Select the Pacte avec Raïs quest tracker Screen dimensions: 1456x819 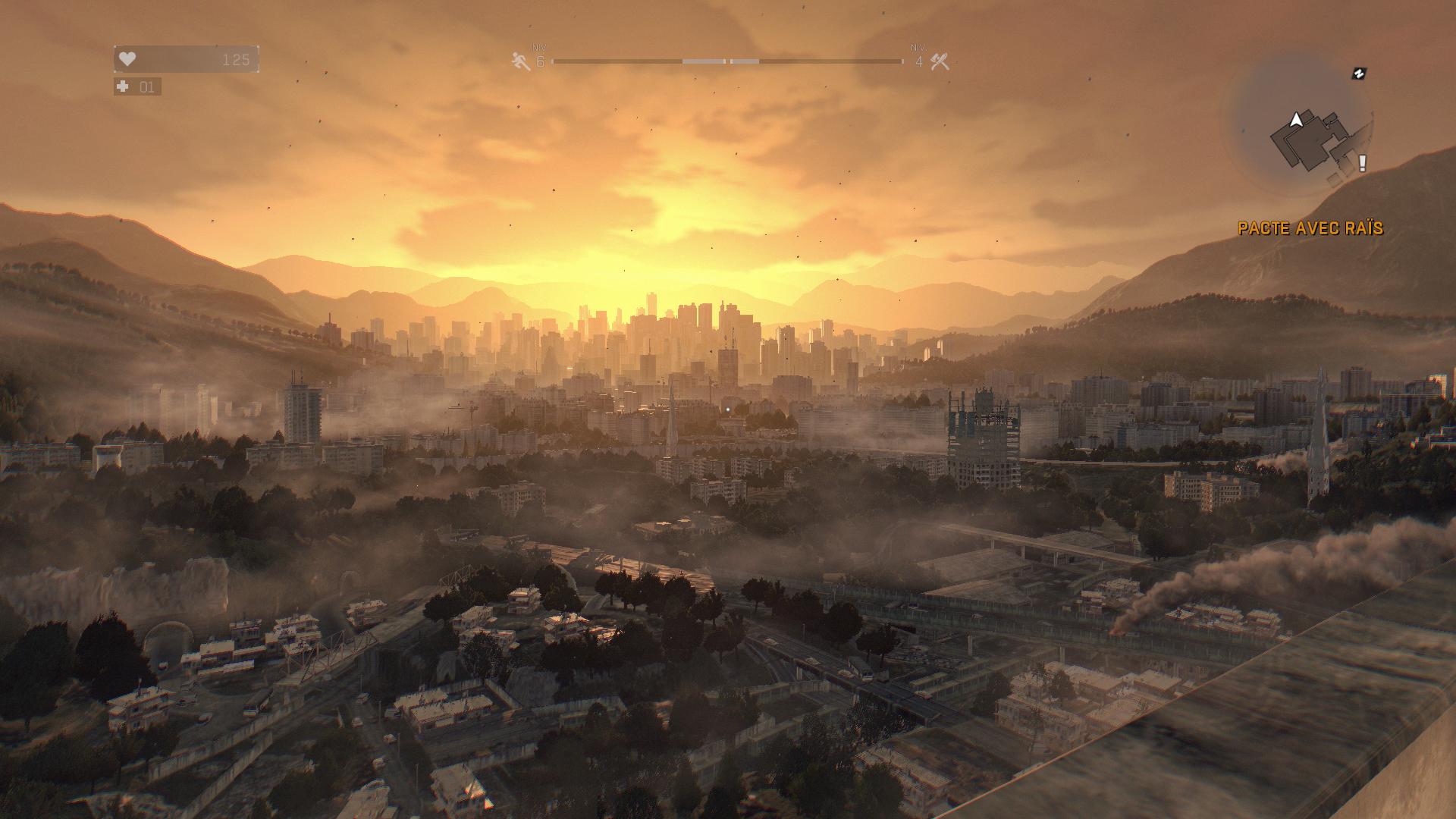[x=1310, y=228]
